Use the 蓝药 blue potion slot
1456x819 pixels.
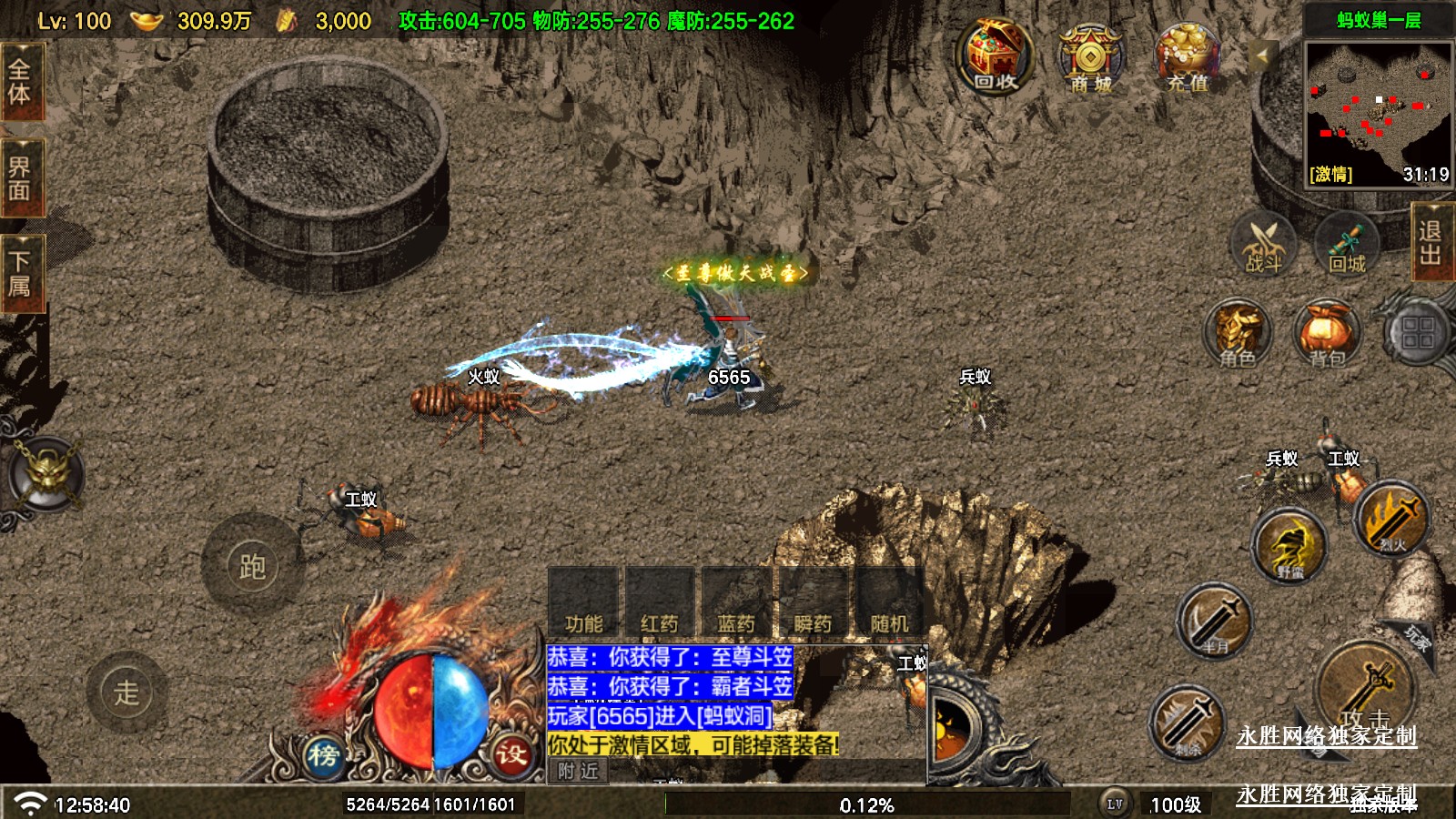(736, 602)
